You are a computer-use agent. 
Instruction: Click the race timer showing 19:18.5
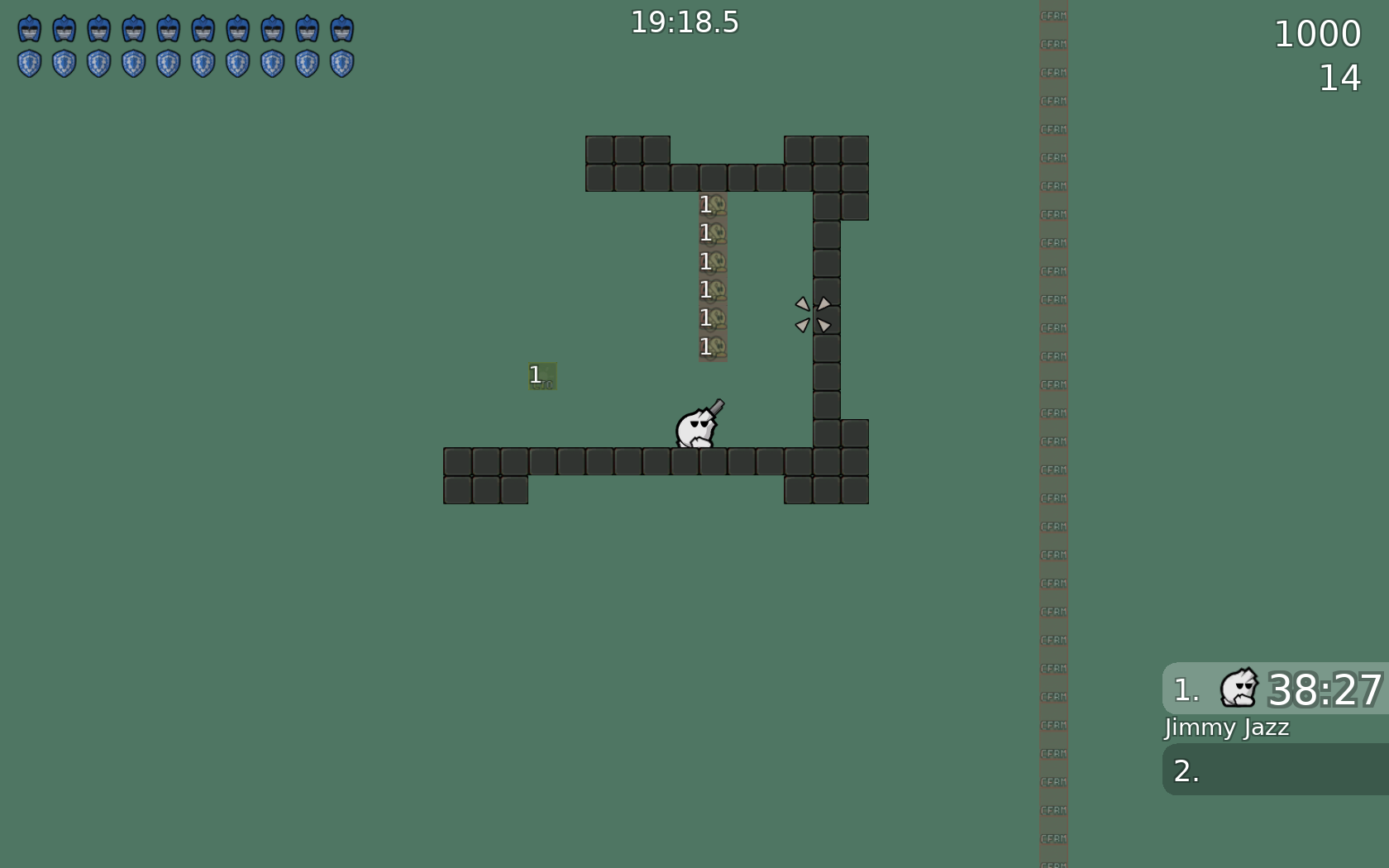point(685,22)
